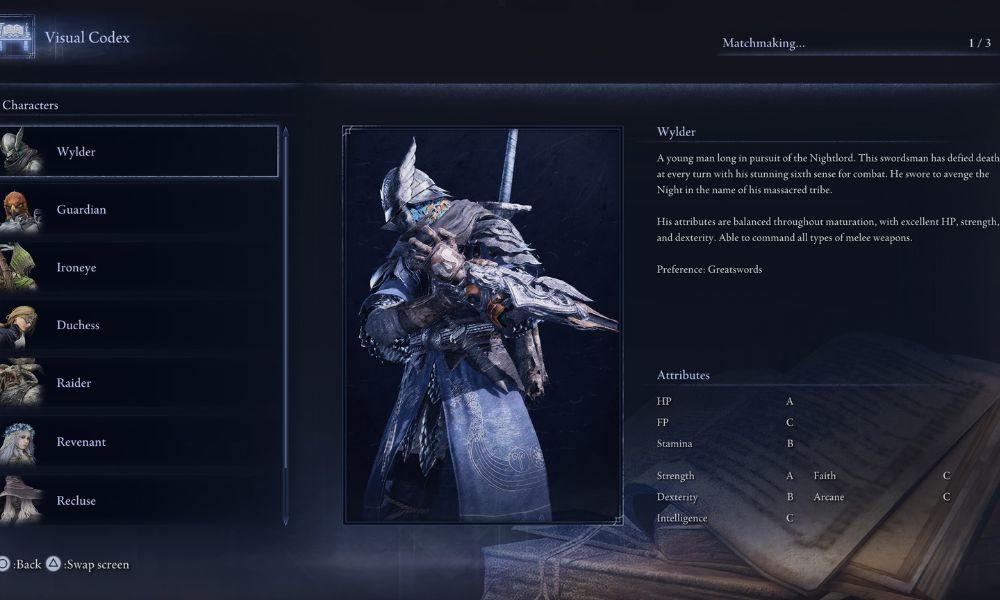The height and width of the screenshot is (600, 1000).
Task: Click the Wylder character portrait artwork
Action: [482, 325]
